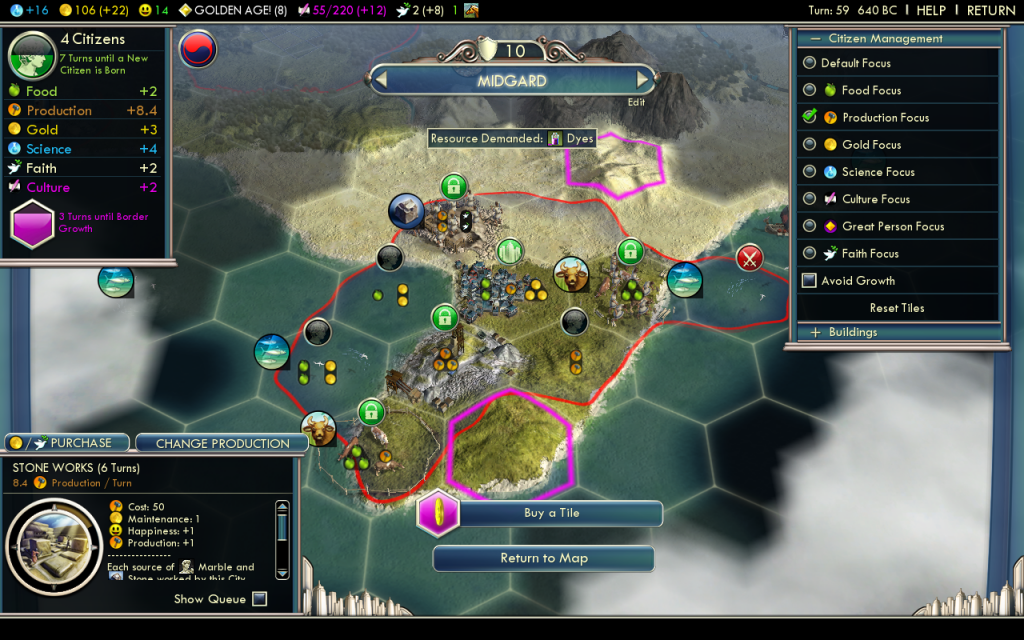Click Change Production
Viewport: 1024px width, 640px height.
tap(222, 443)
